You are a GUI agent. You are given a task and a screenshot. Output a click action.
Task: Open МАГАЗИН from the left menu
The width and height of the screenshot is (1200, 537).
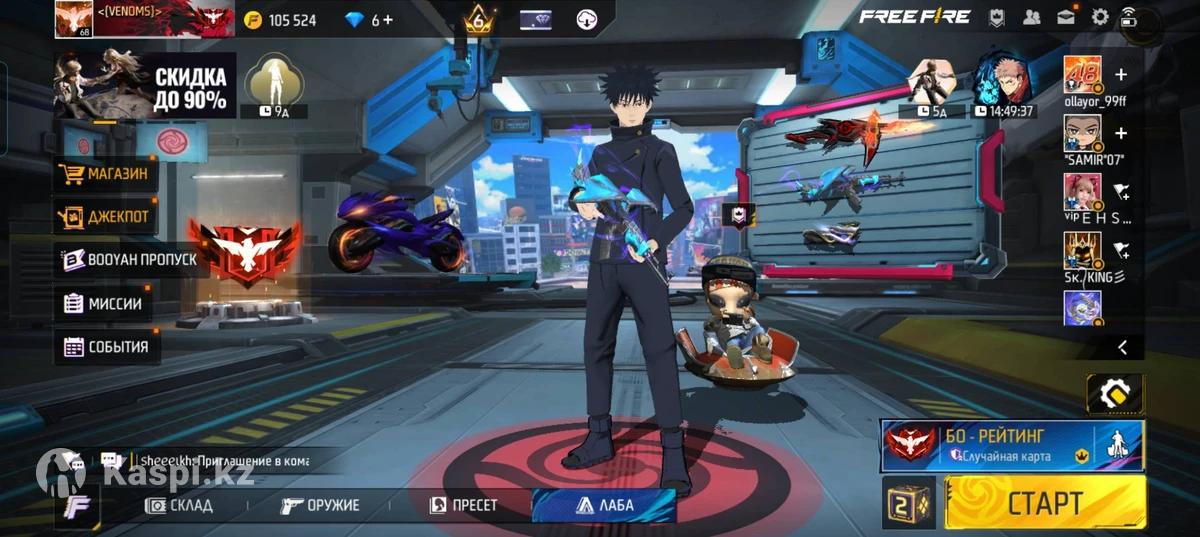105,174
